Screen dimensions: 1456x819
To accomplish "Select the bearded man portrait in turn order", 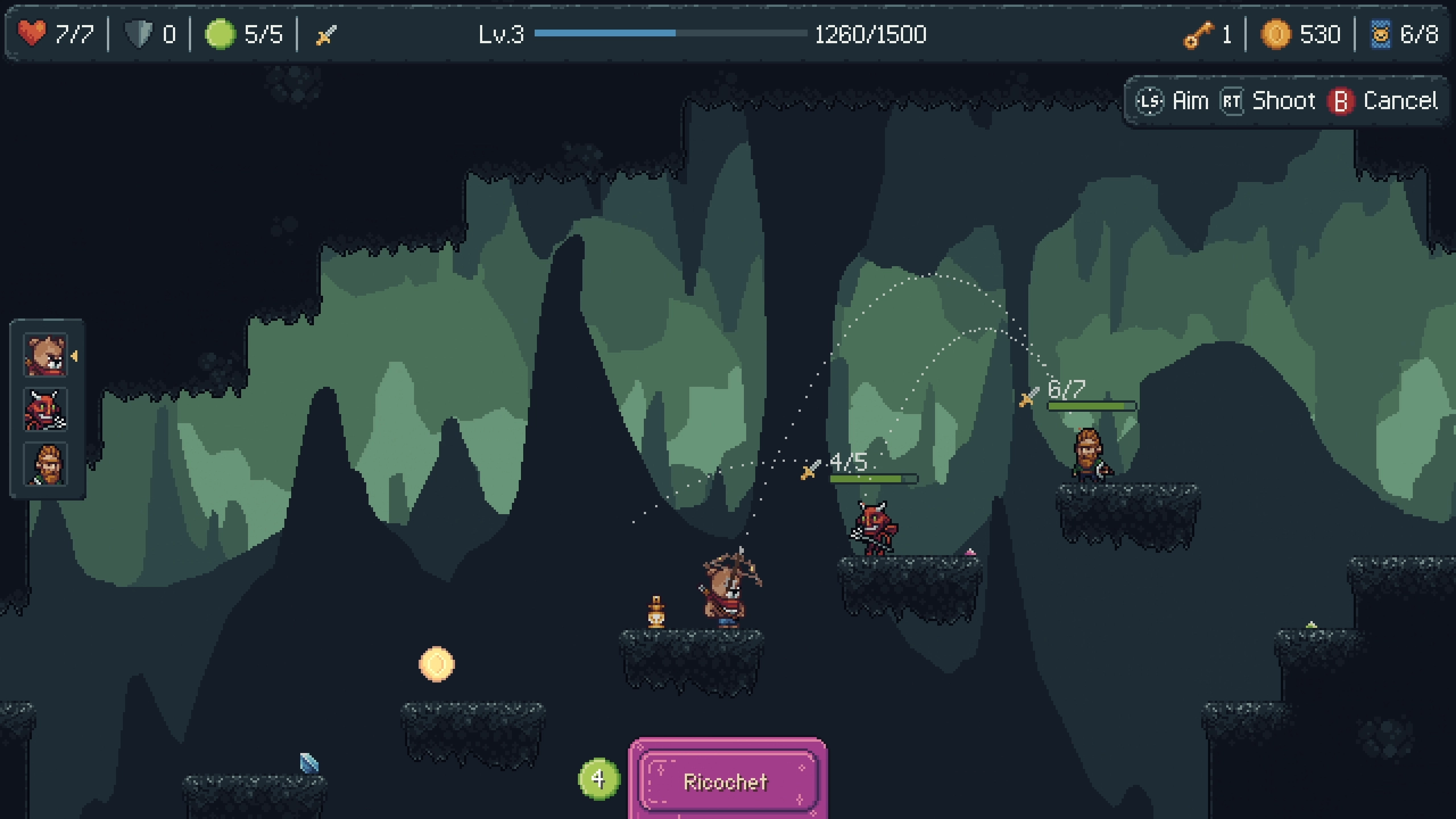I will (45, 464).
